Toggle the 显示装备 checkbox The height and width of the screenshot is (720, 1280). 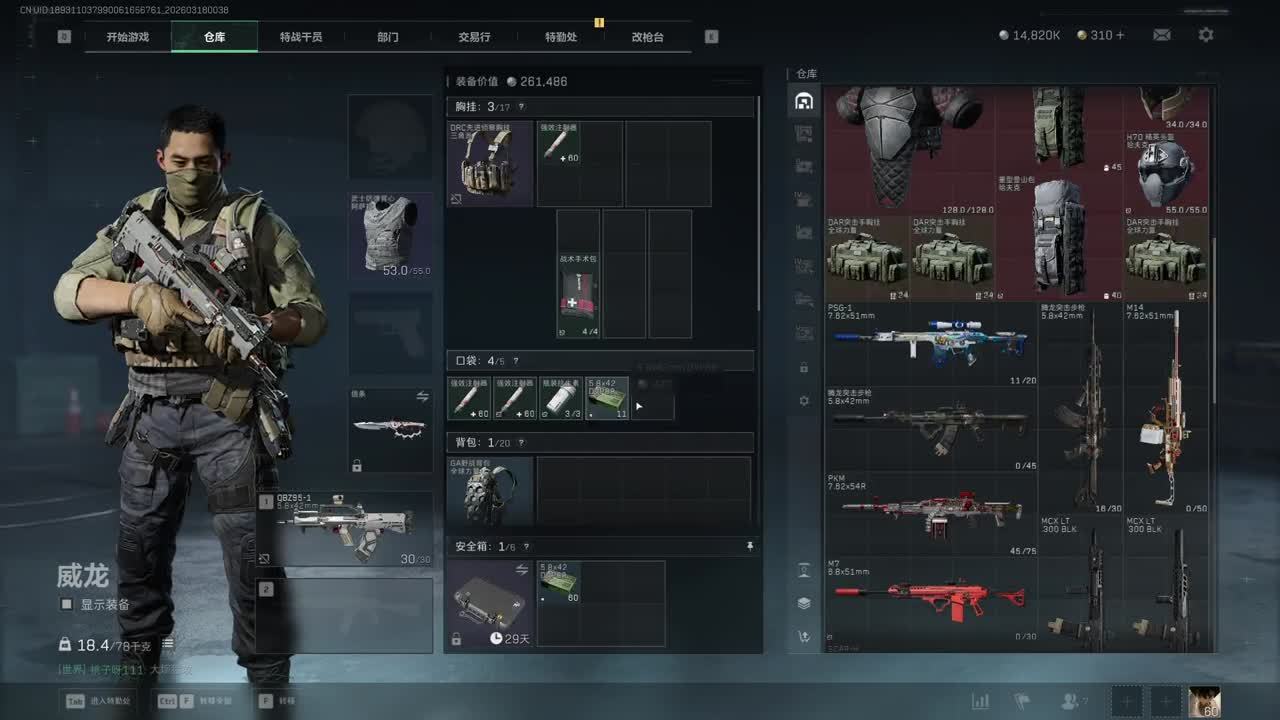[67, 604]
